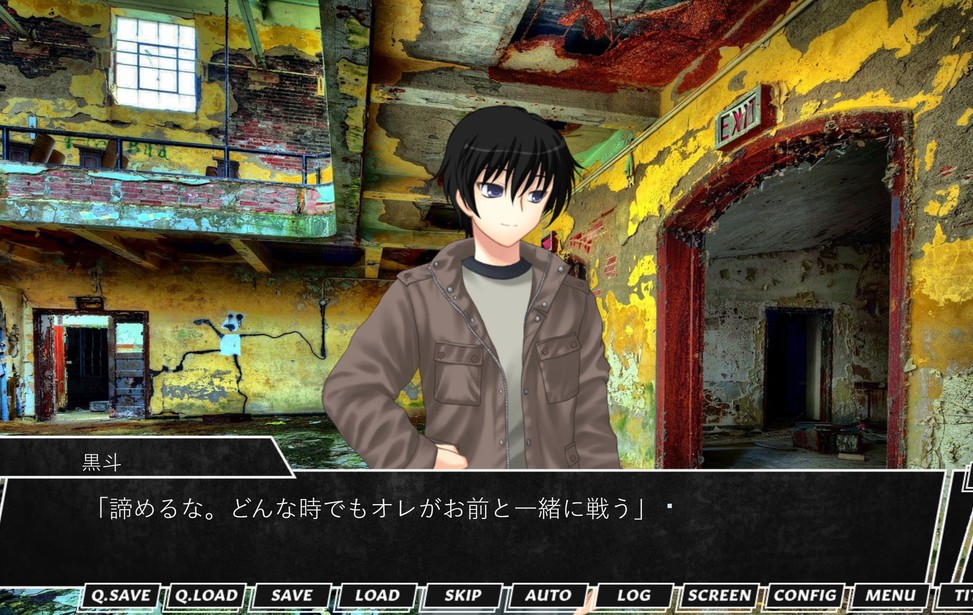
Task: Open the SAVE menu
Action: 292,596
